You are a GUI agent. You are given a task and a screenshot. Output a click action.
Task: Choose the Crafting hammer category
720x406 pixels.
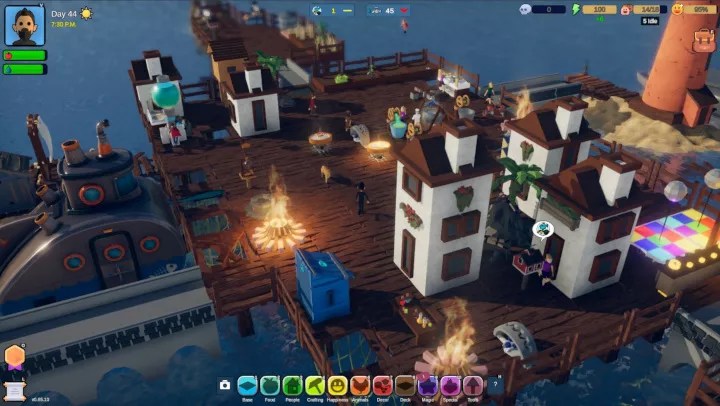[x=315, y=385]
